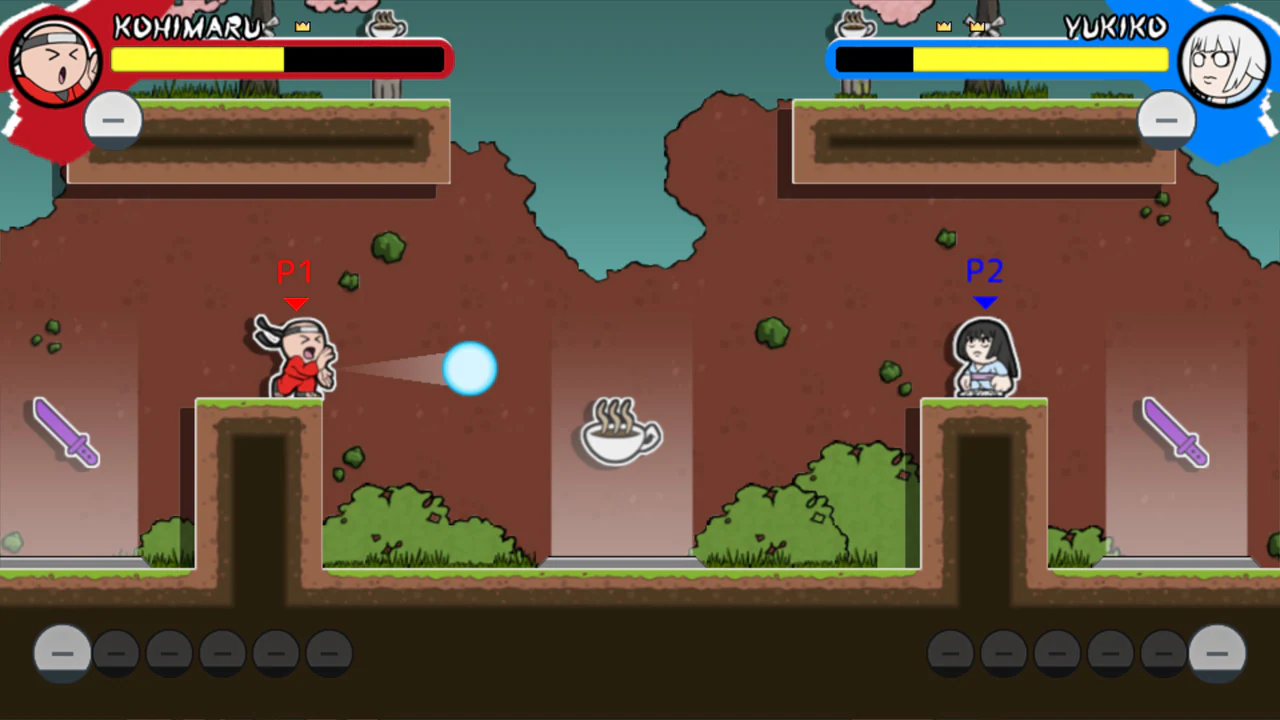The height and width of the screenshot is (720, 1280).
Task: Click the blue energy projectile near Kohimaru
Action: point(470,369)
